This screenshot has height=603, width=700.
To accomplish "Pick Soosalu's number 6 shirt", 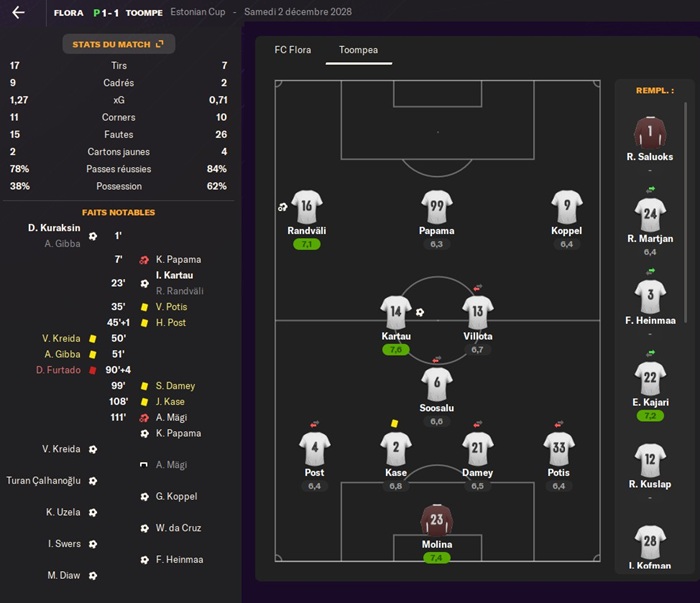I will click(x=437, y=384).
